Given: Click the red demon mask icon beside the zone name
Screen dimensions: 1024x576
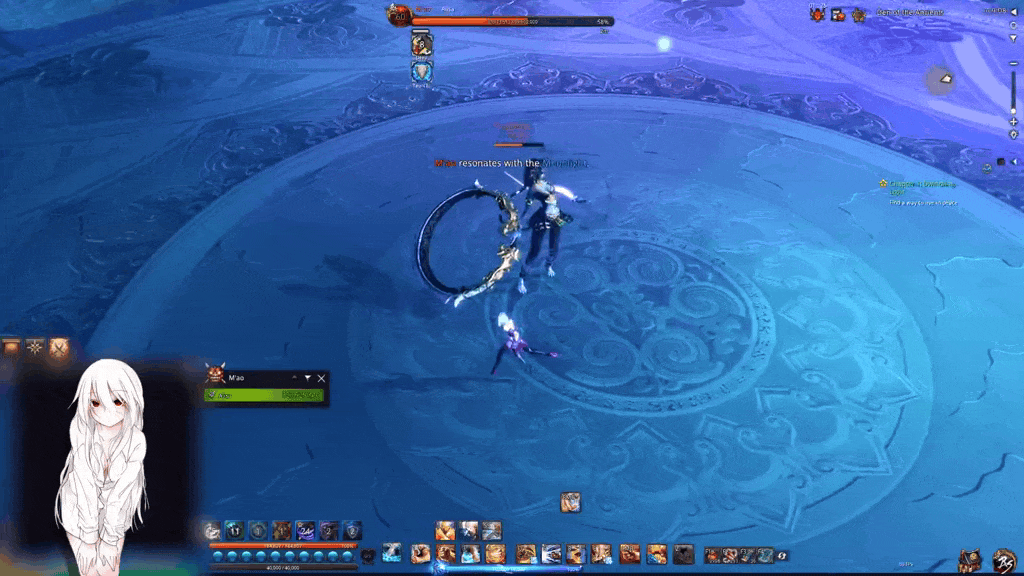Looking at the screenshot, I should (x=817, y=13).
